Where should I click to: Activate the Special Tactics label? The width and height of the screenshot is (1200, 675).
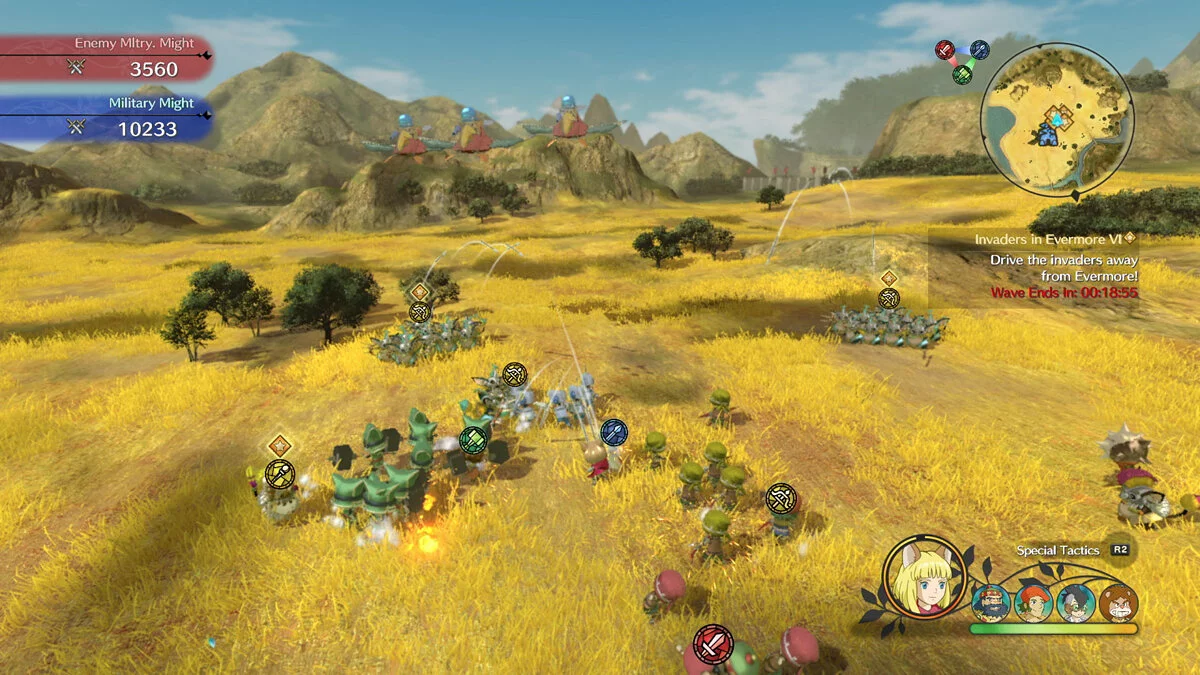1058,550
